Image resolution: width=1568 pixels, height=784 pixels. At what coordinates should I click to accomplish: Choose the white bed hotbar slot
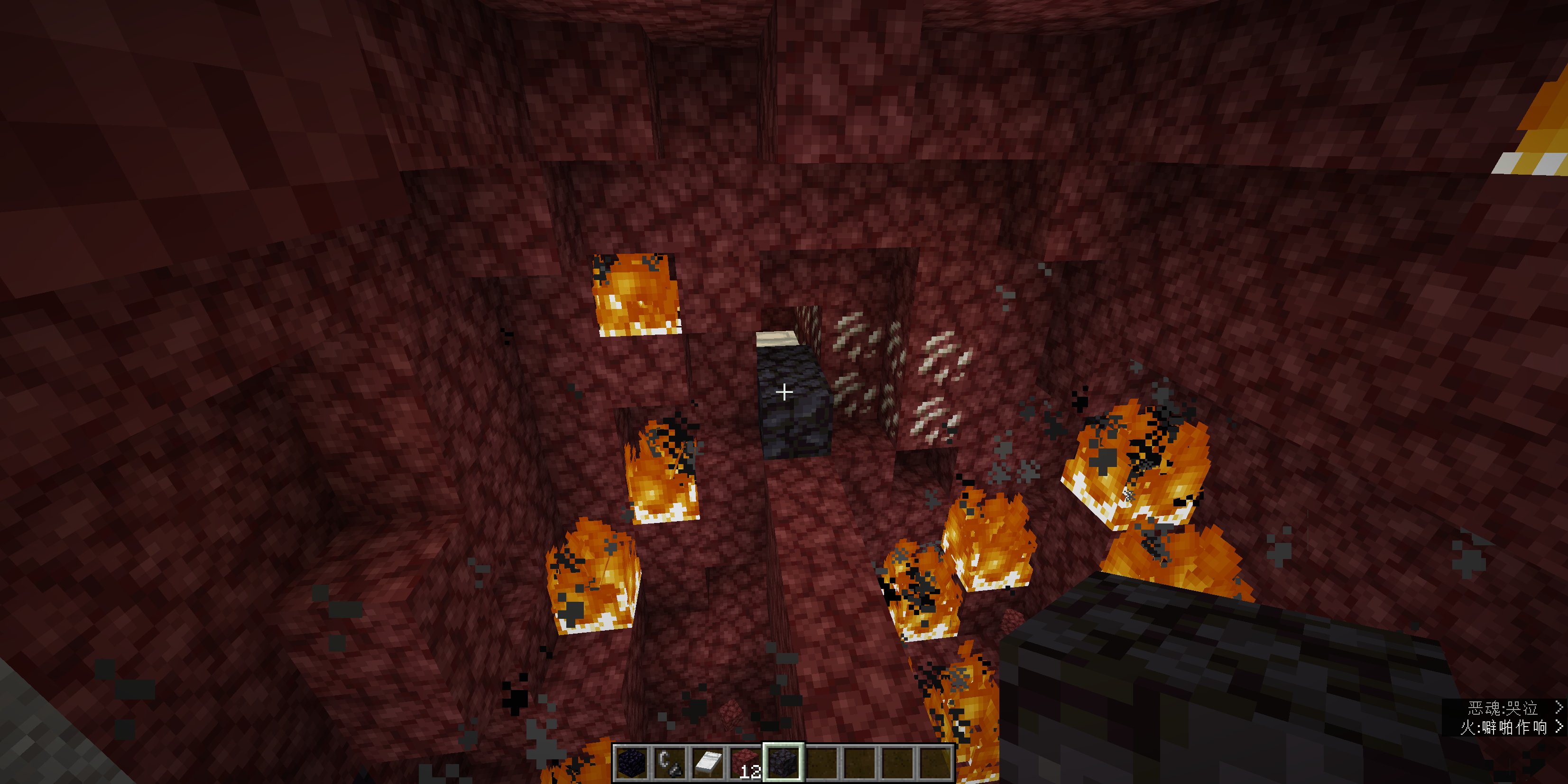[x=707, y=762]
